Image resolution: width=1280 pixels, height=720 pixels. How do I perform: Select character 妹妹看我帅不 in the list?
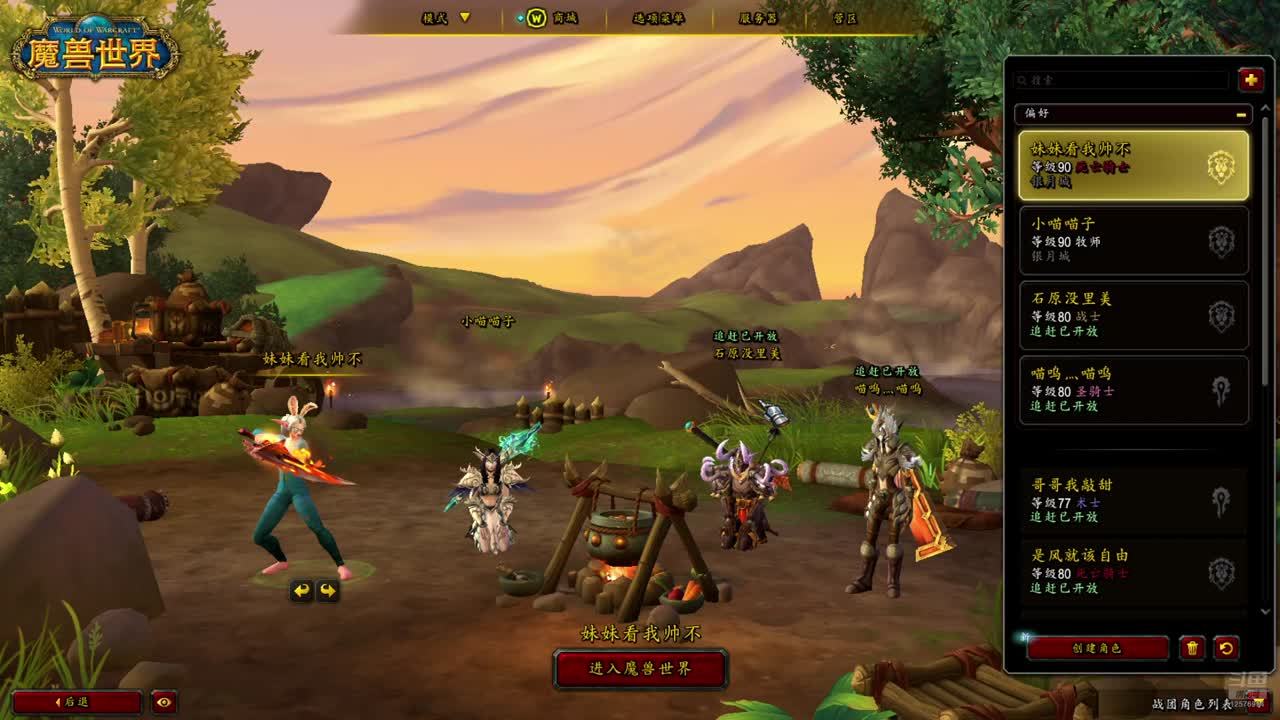(x=1133, y=165)
